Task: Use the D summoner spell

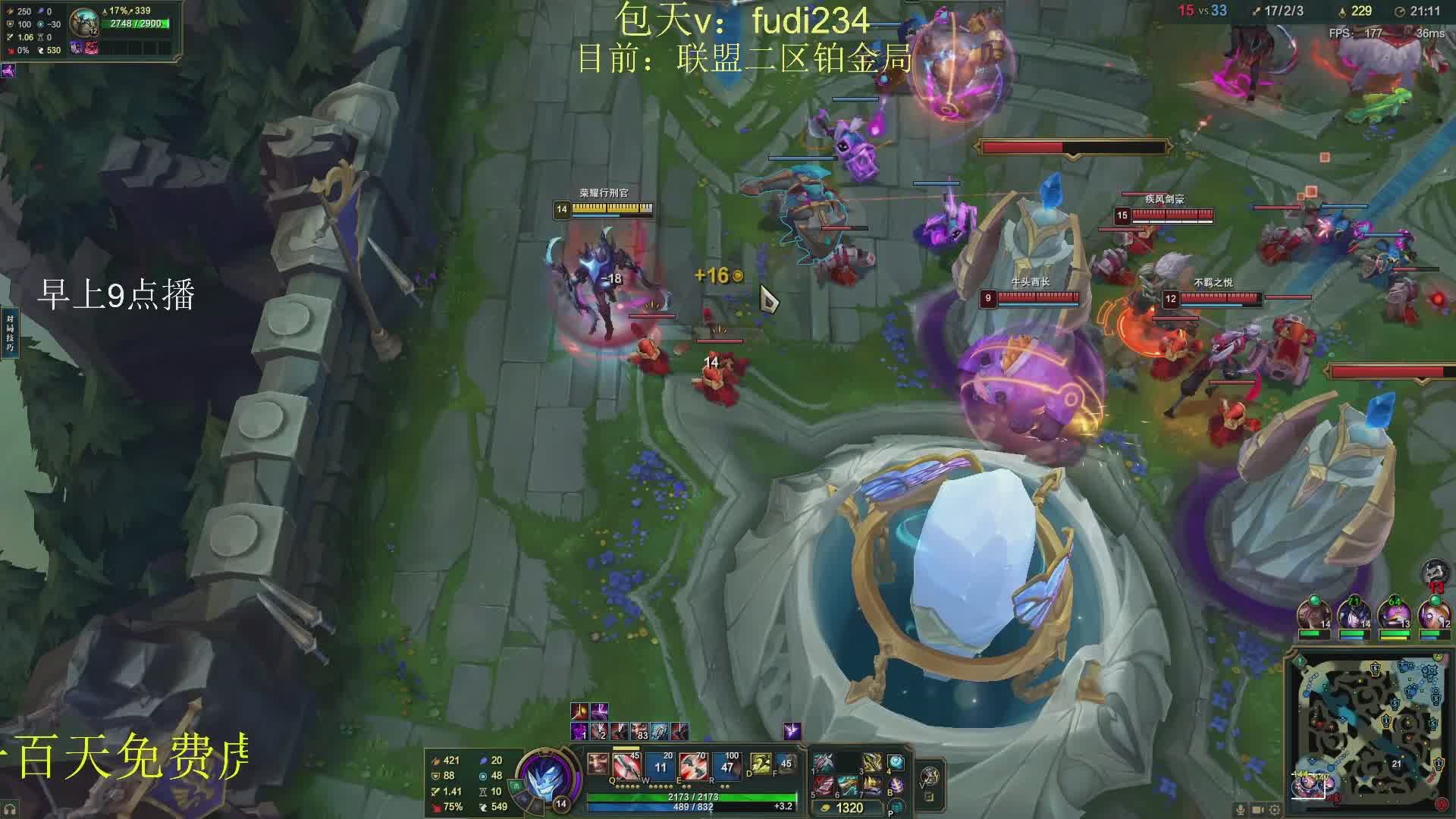Action: [x=760, y=764]
